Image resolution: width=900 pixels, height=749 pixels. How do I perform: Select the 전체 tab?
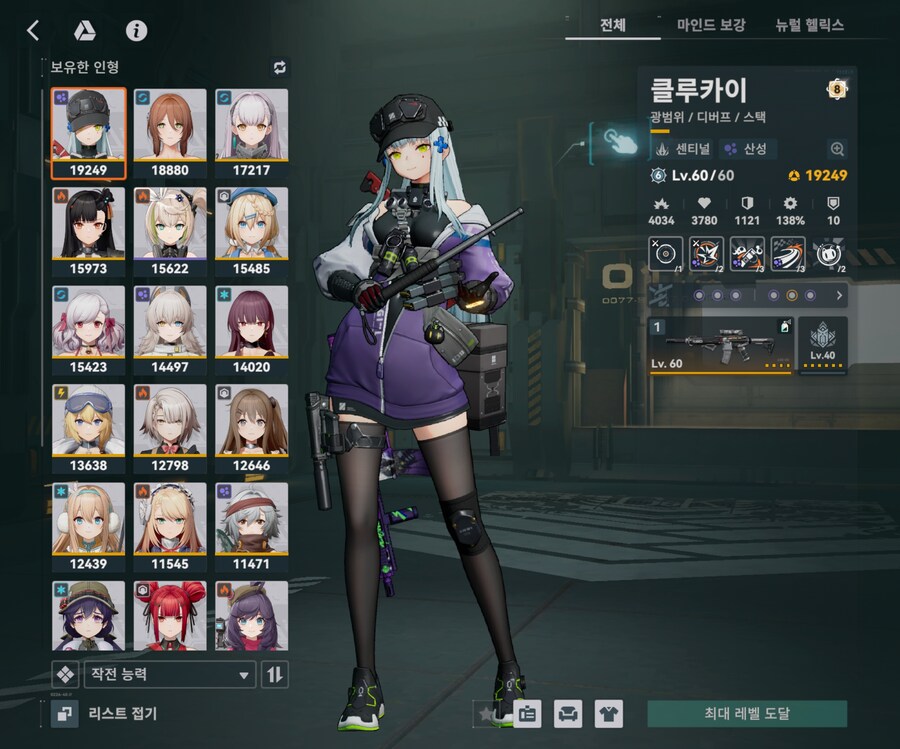point(612,25)
